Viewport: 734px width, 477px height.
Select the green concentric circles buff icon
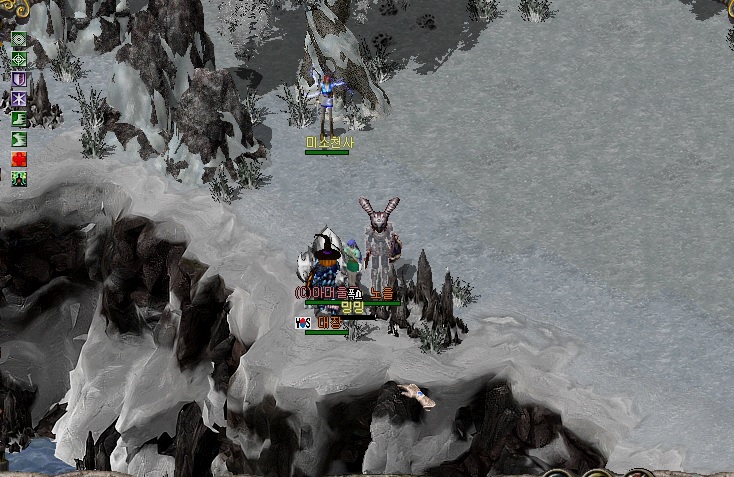18,39
